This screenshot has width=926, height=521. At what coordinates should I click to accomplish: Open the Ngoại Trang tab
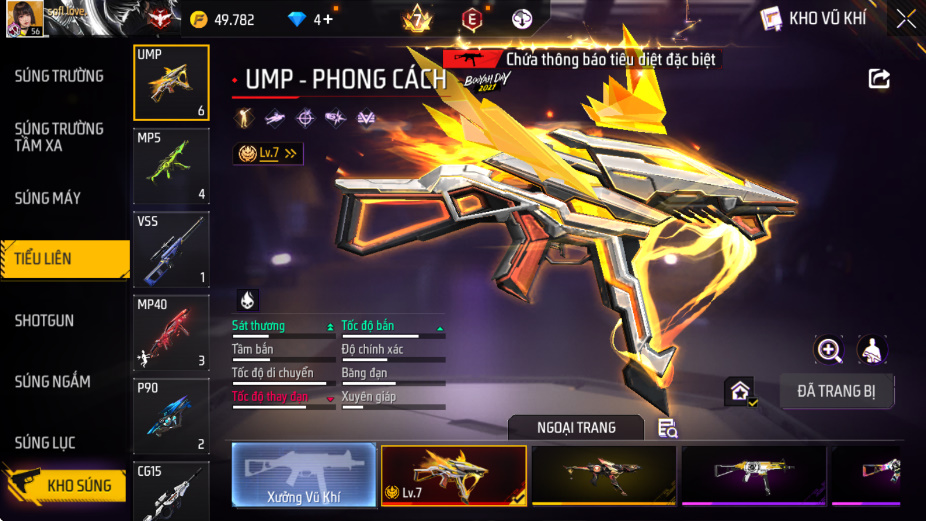pos(576,428)
